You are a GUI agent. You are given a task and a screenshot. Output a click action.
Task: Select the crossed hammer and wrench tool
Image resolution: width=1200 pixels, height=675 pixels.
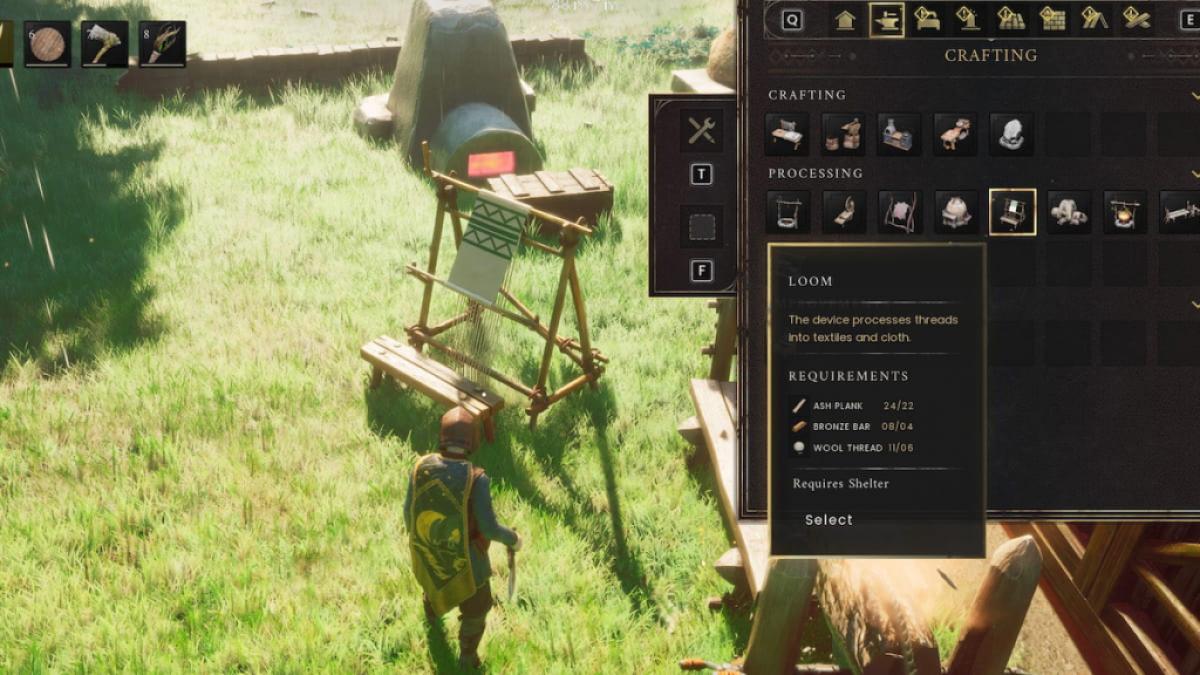point(701,130)
